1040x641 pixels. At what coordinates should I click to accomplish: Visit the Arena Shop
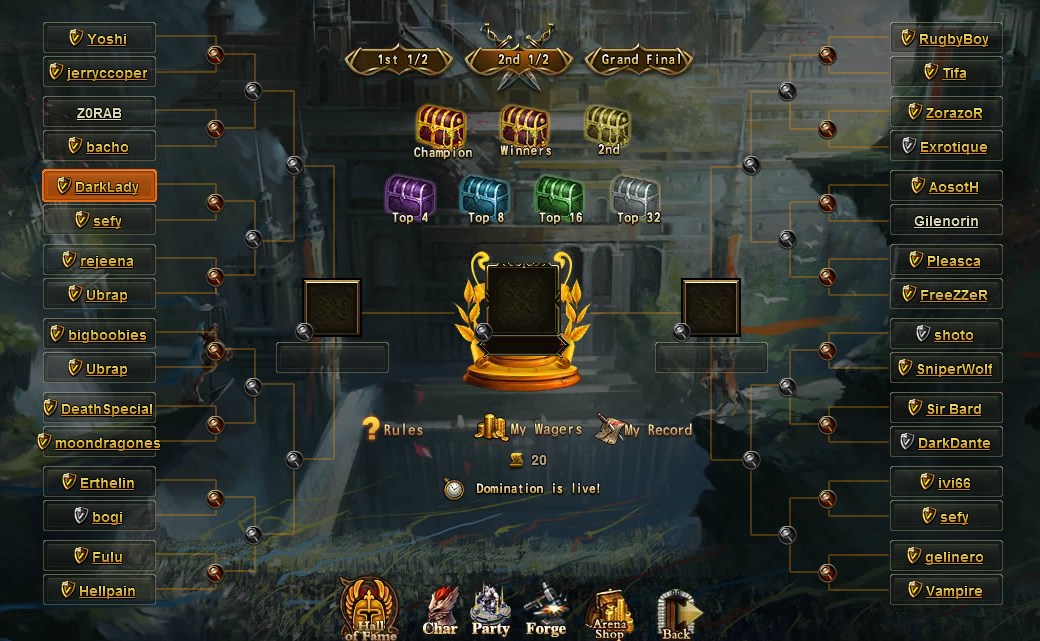609,612
